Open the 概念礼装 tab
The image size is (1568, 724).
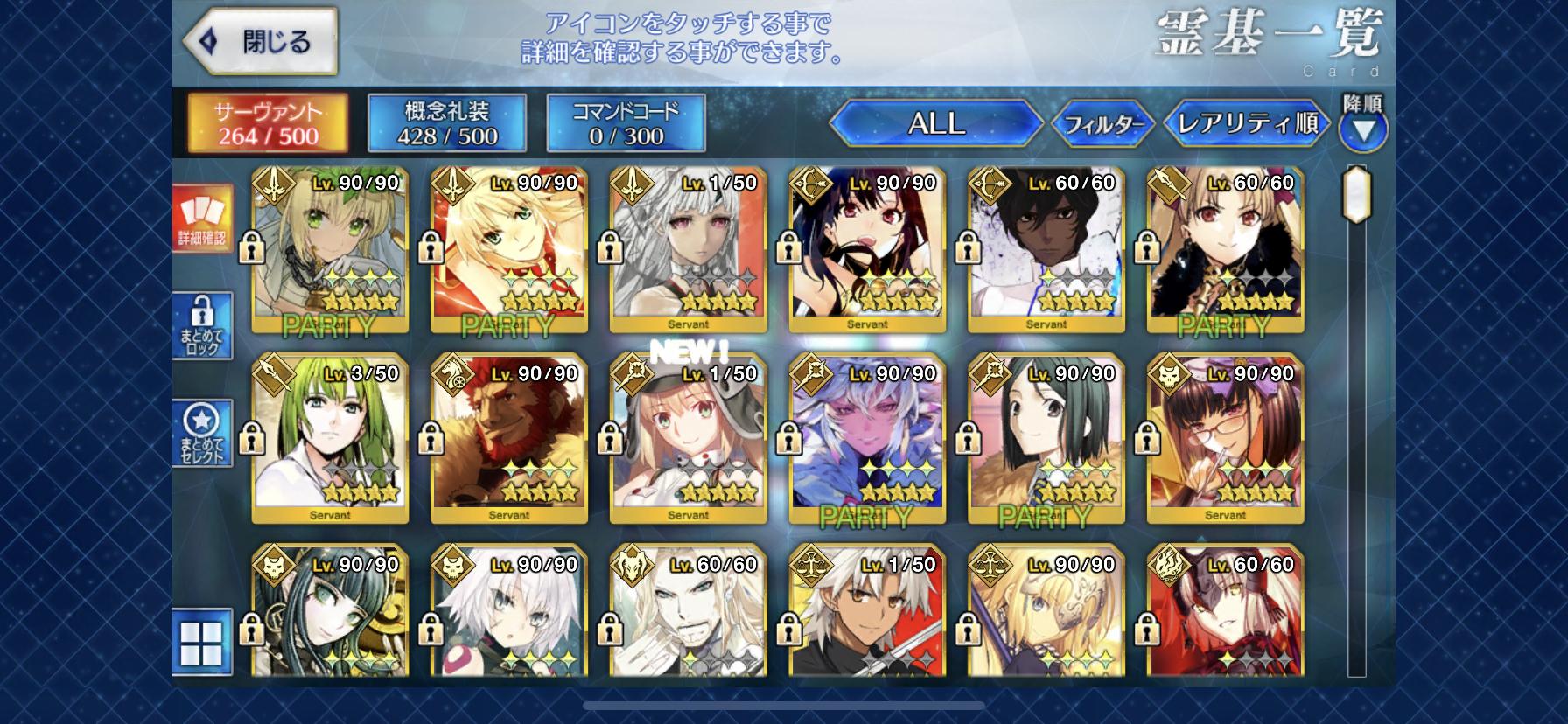click(x=447, y=123)
